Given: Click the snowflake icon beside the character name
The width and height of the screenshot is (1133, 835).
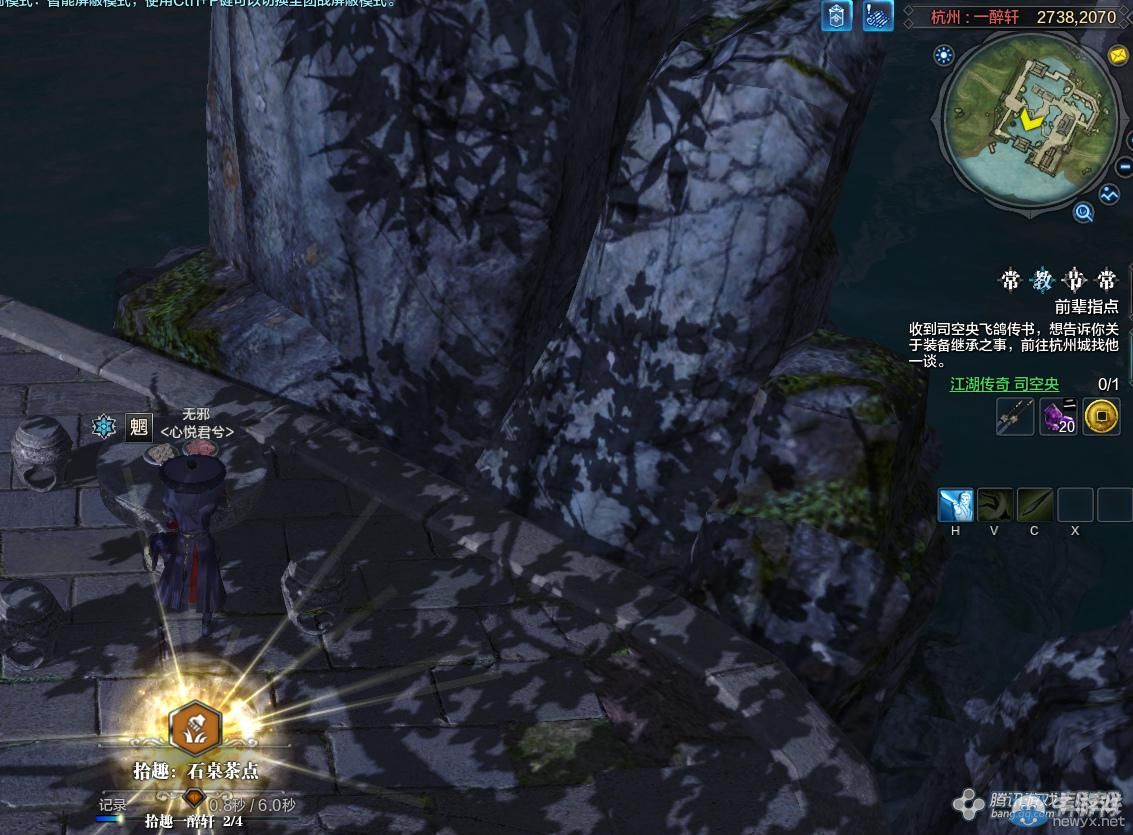Looking at the screenshot, I should click(x=104, y=427).
